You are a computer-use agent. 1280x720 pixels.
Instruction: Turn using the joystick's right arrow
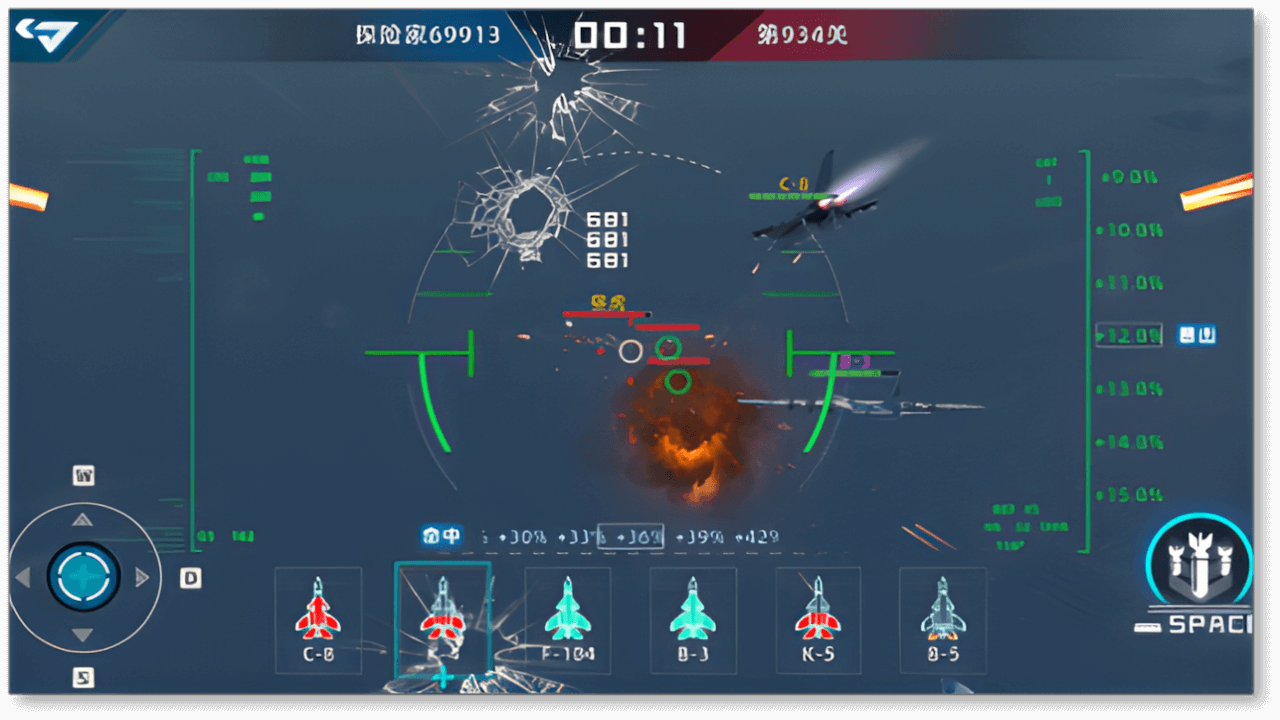[x=142, y=577]
